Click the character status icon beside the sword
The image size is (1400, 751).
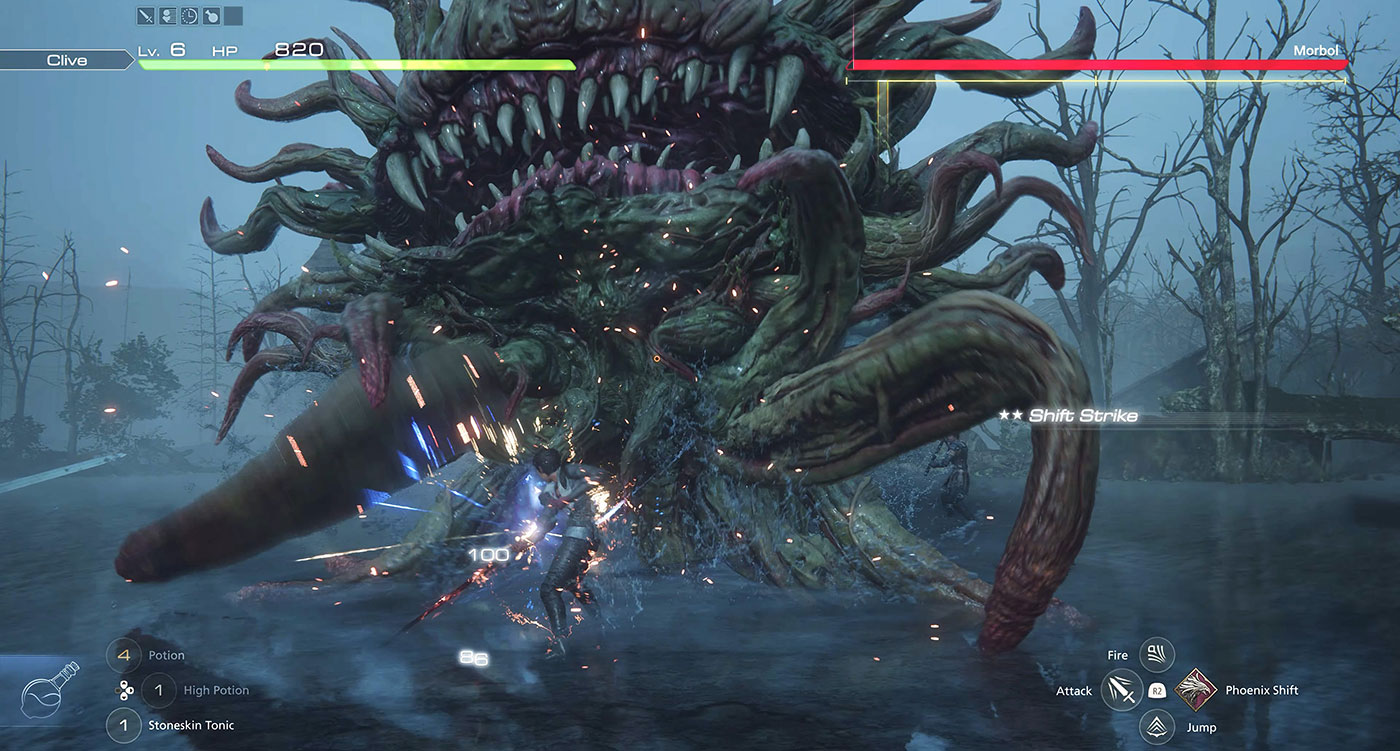click(x=168, y=16)
